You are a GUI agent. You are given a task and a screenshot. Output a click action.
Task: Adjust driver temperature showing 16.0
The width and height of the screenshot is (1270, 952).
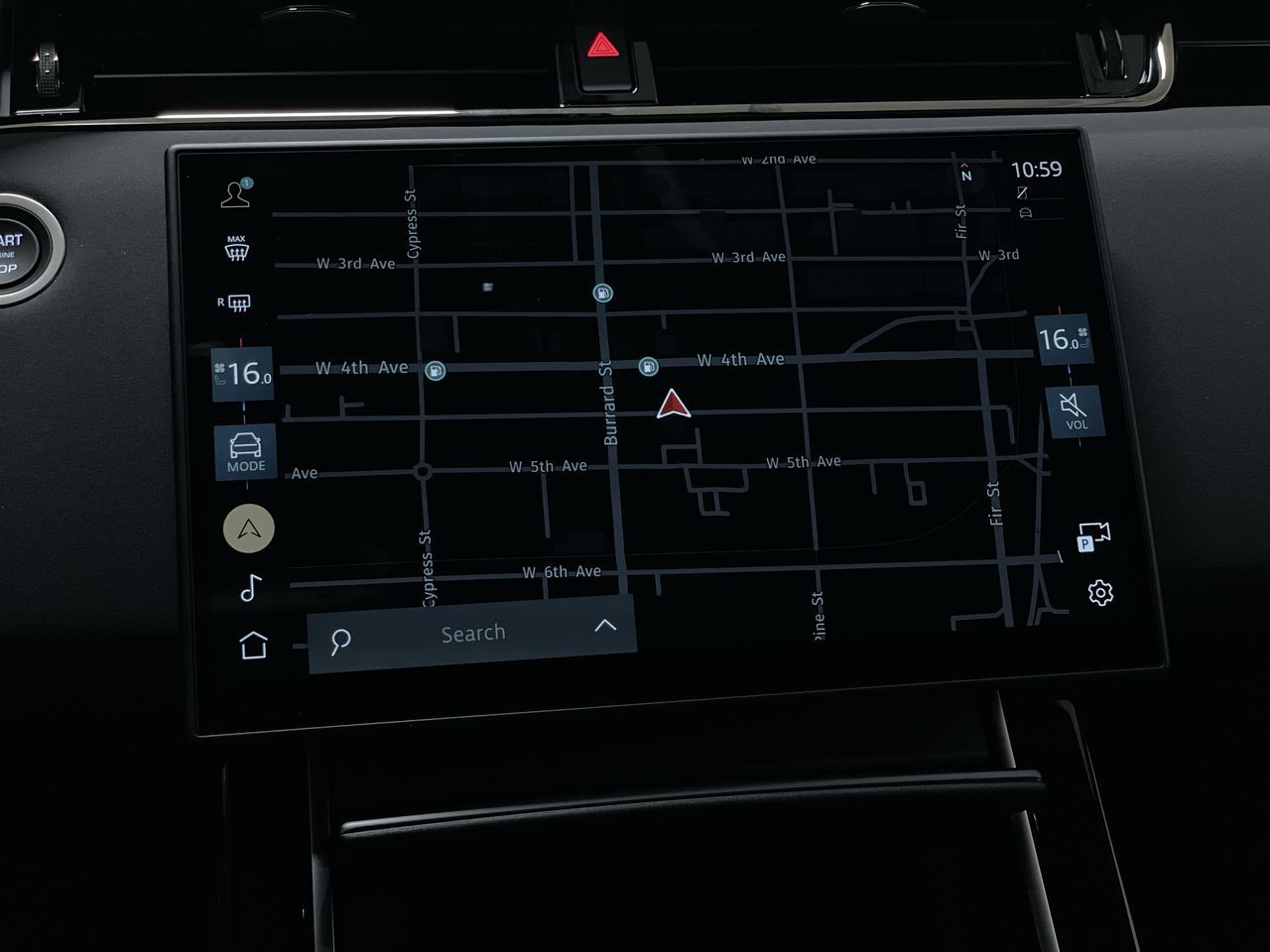pos(243,375)
